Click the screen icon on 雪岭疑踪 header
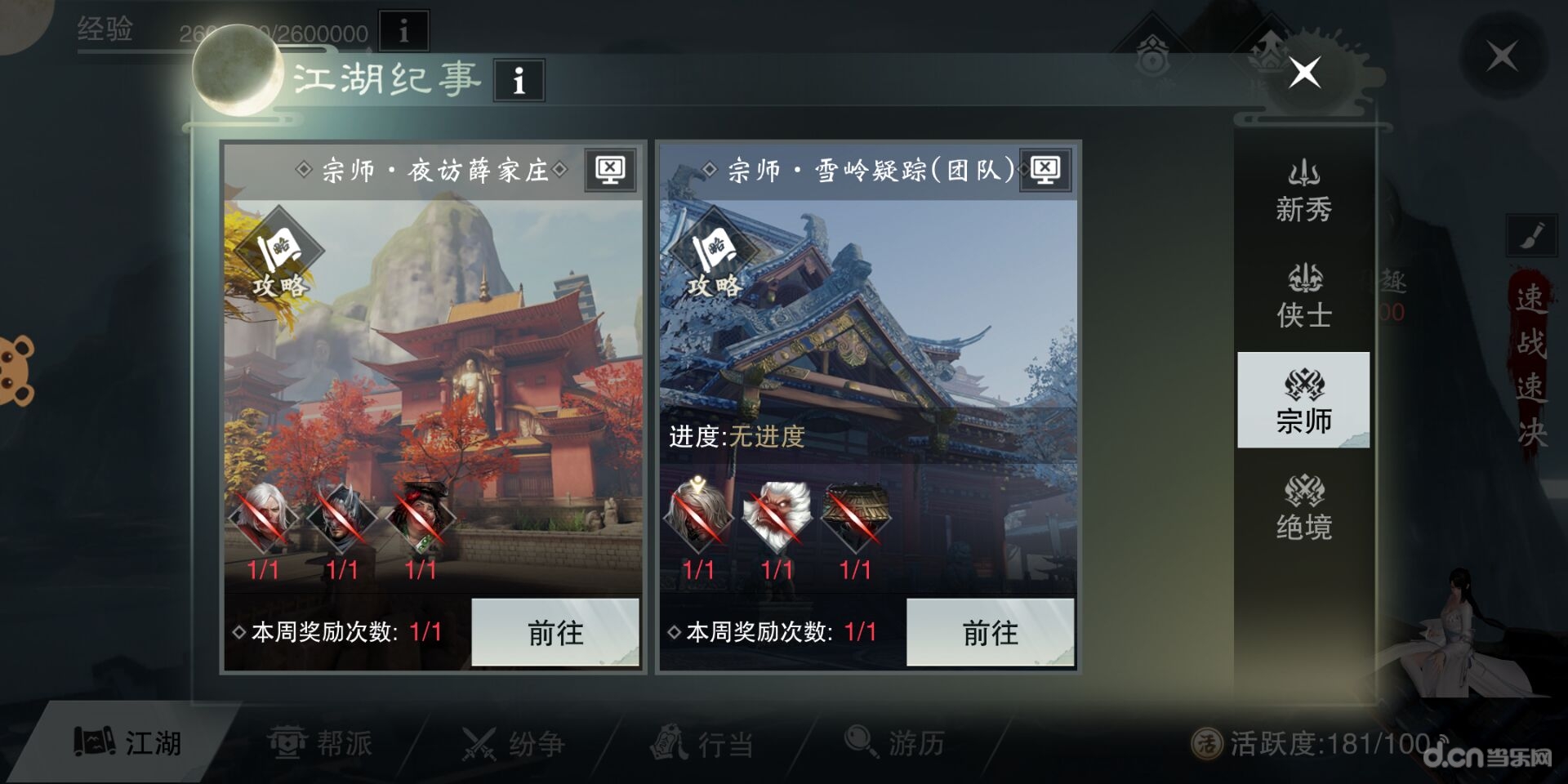 pos(1045,170)
